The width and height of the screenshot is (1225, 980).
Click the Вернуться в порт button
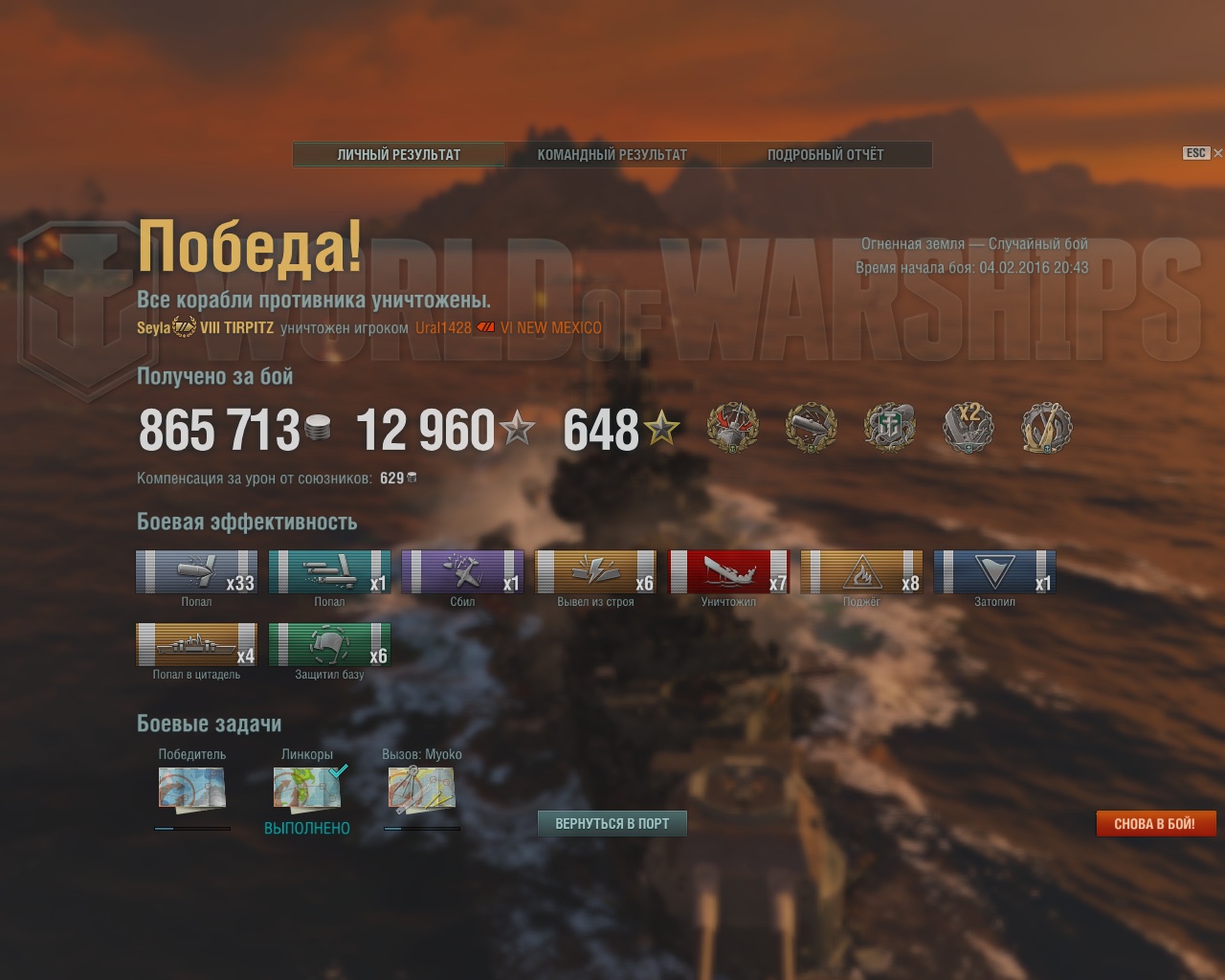pos(612,823)
